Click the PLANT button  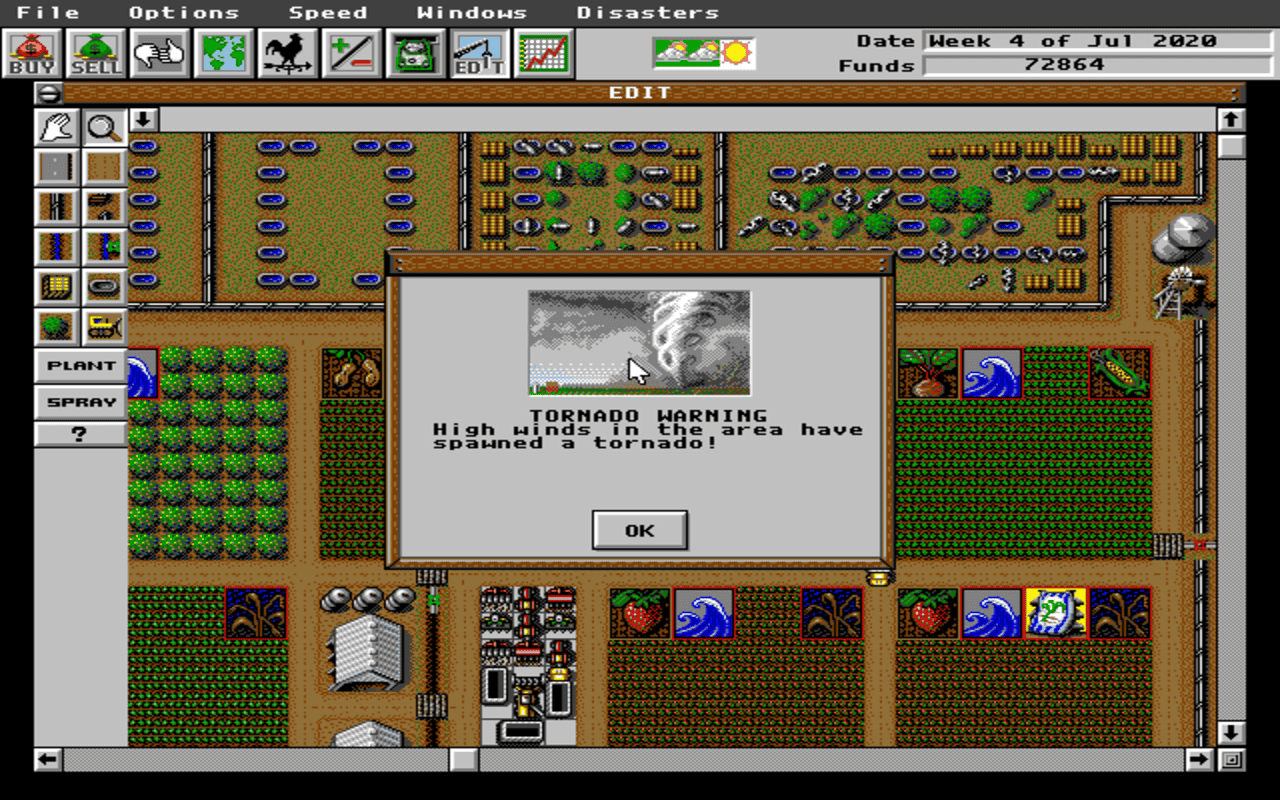click(80, 366)
